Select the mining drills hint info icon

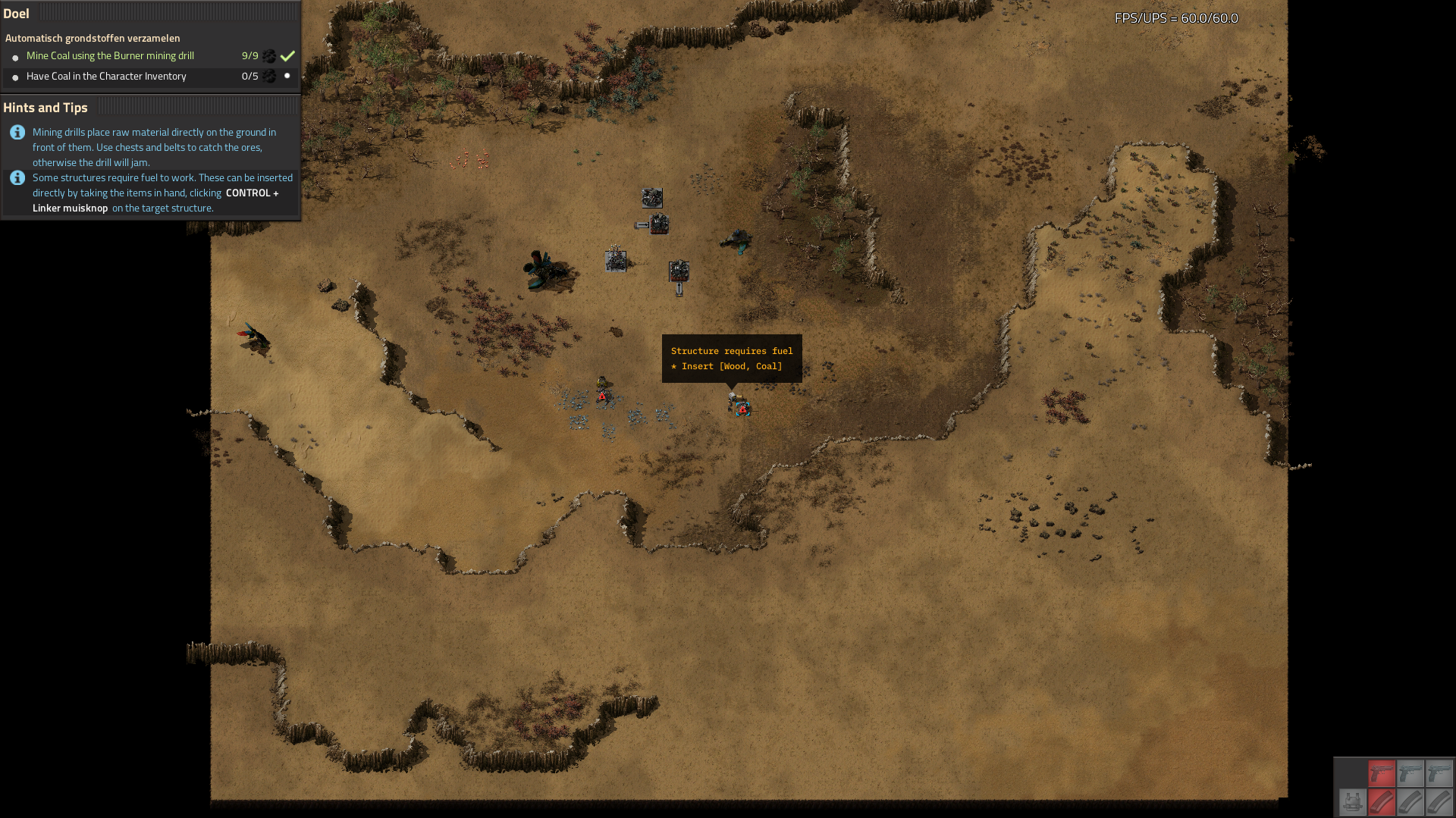click(x=17, y=133)
